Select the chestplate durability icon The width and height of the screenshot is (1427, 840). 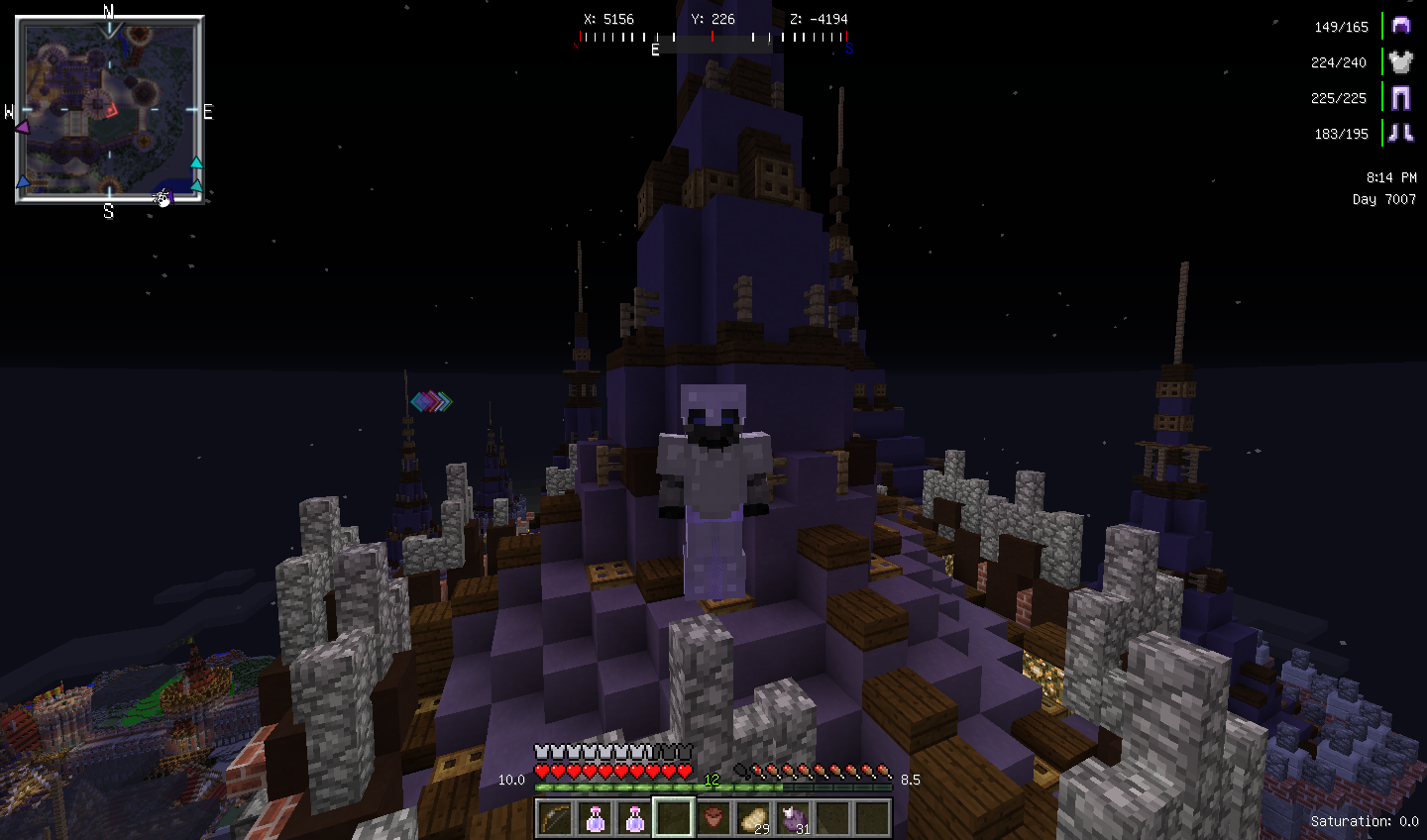pos(1400,61)
